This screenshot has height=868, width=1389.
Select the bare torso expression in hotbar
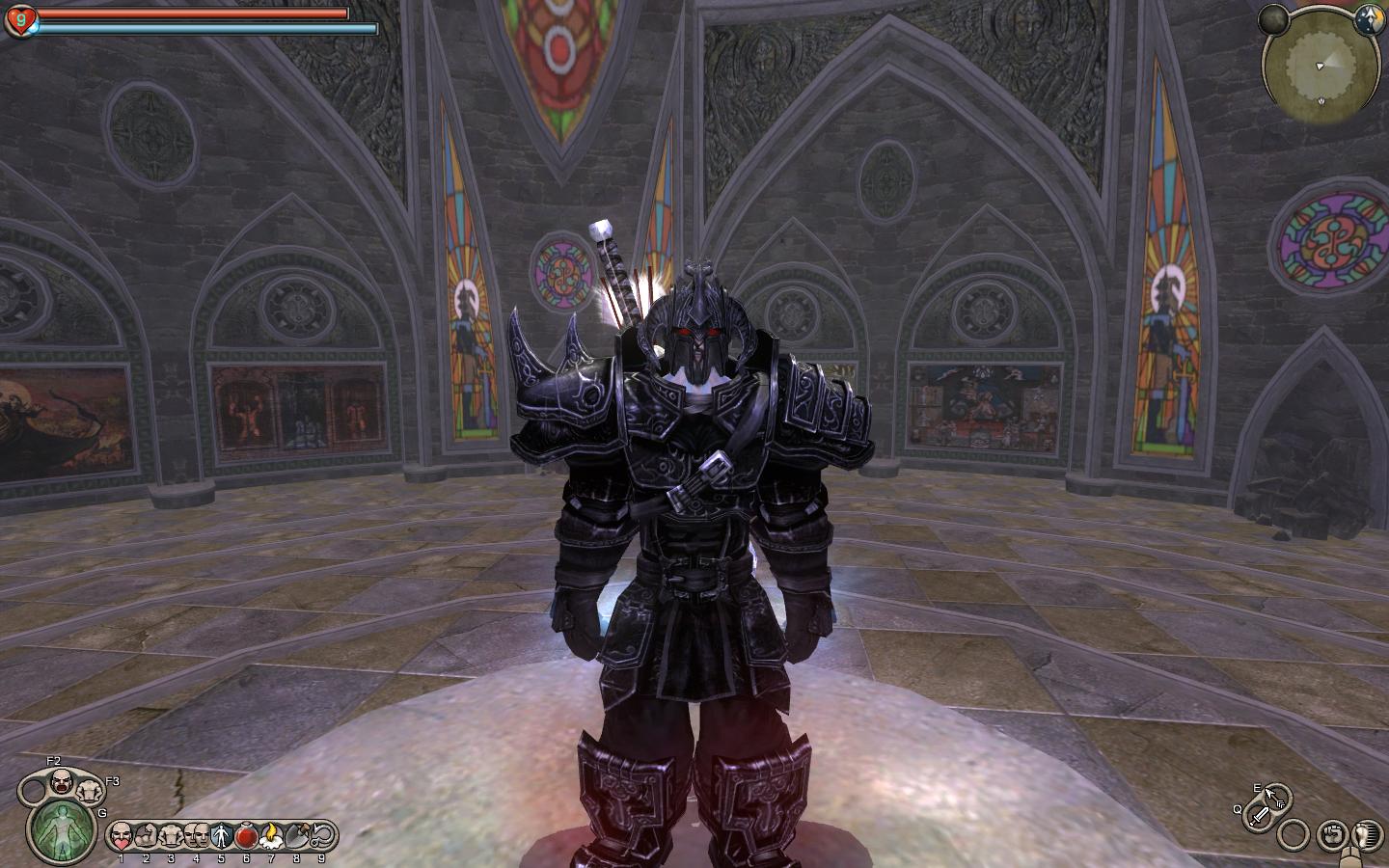click(x=171, y=834)
